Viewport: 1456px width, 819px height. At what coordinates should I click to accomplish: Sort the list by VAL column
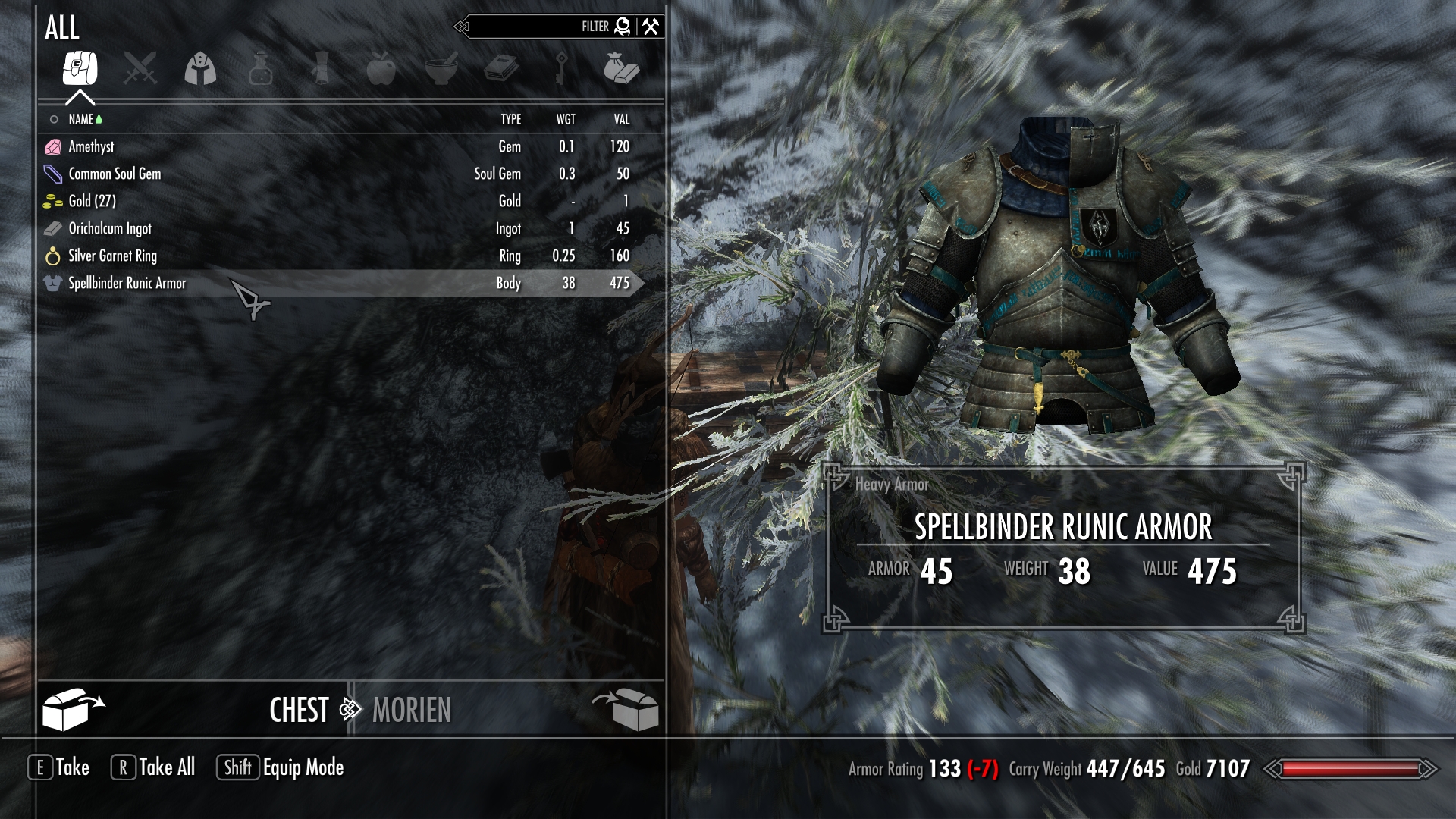click(621, 119)
